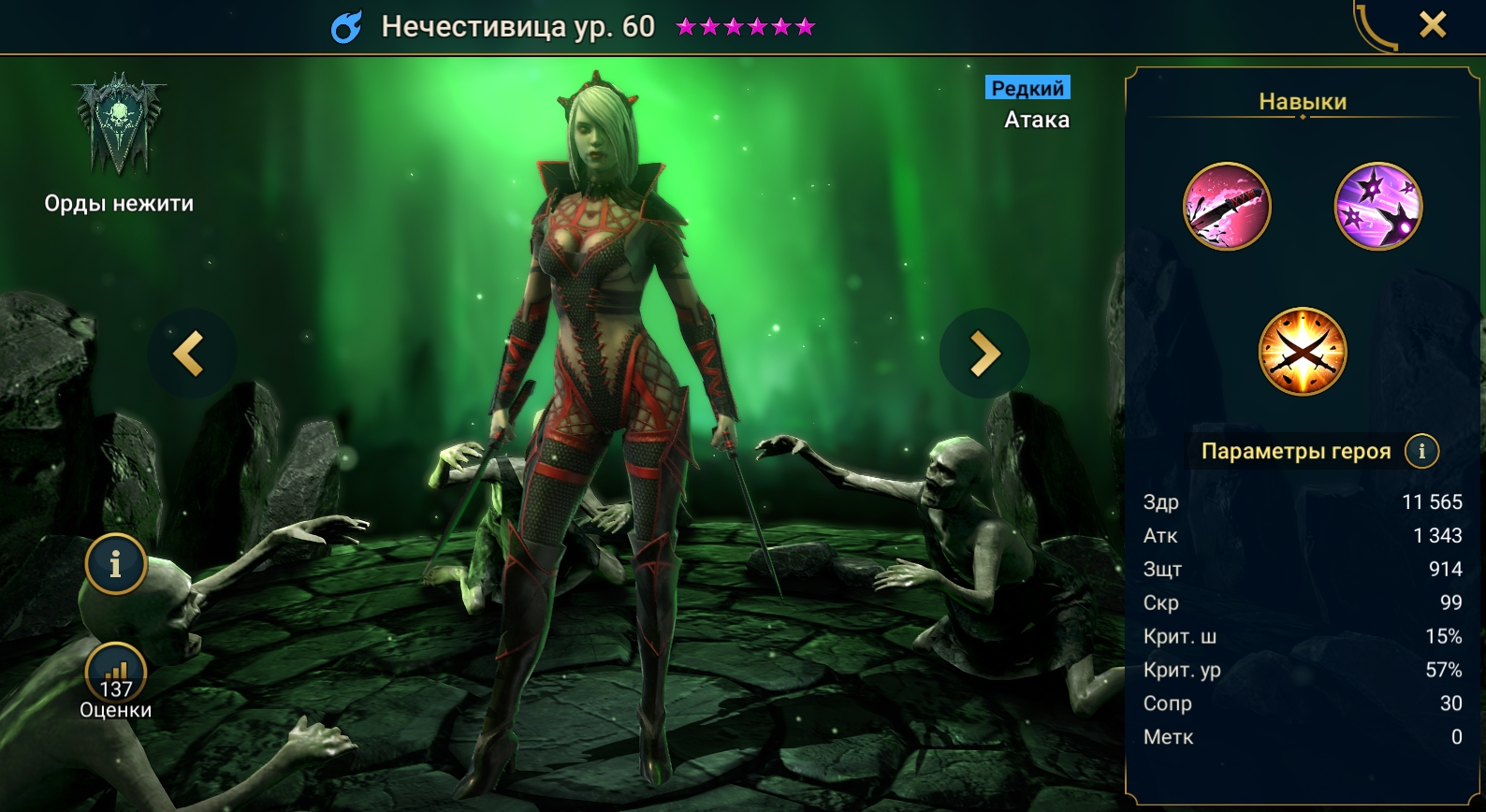Show the previous hero with left arrow
Viewport: 1486px width, 812px height.
pyautogui.click(x=190, y=355)
